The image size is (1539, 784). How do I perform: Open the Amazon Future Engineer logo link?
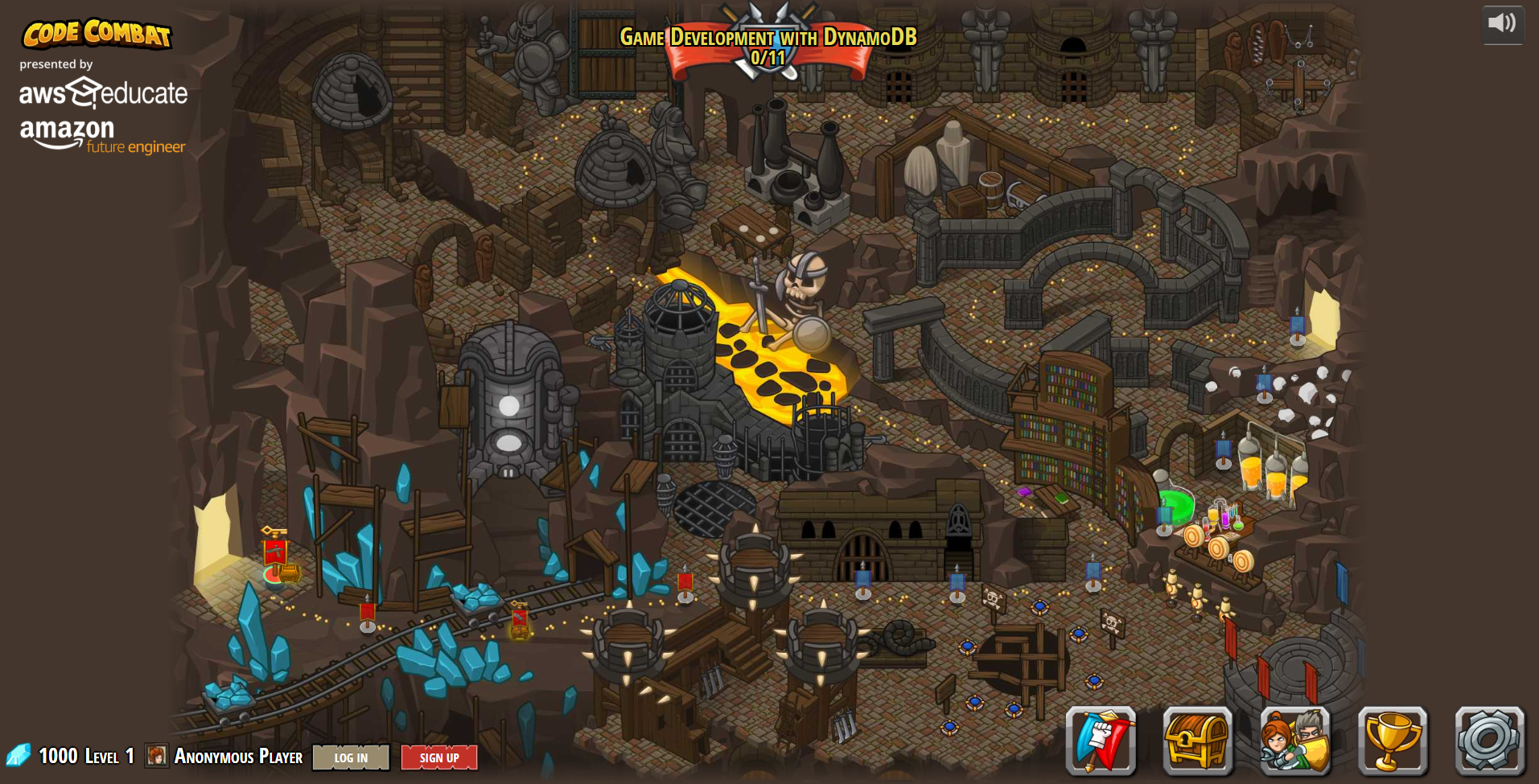tap(102, 137)
